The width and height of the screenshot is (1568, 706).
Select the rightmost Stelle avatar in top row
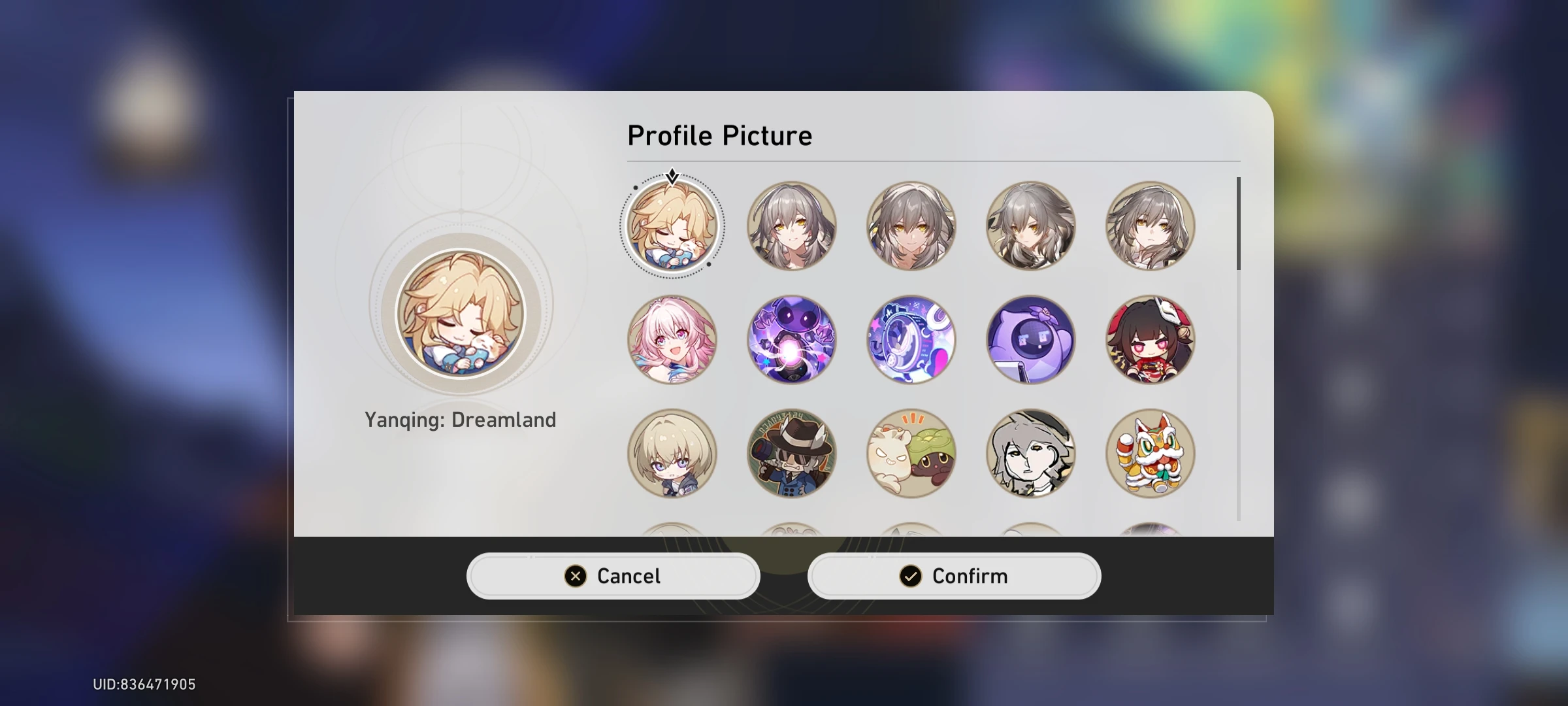[x=1151, y=226]
